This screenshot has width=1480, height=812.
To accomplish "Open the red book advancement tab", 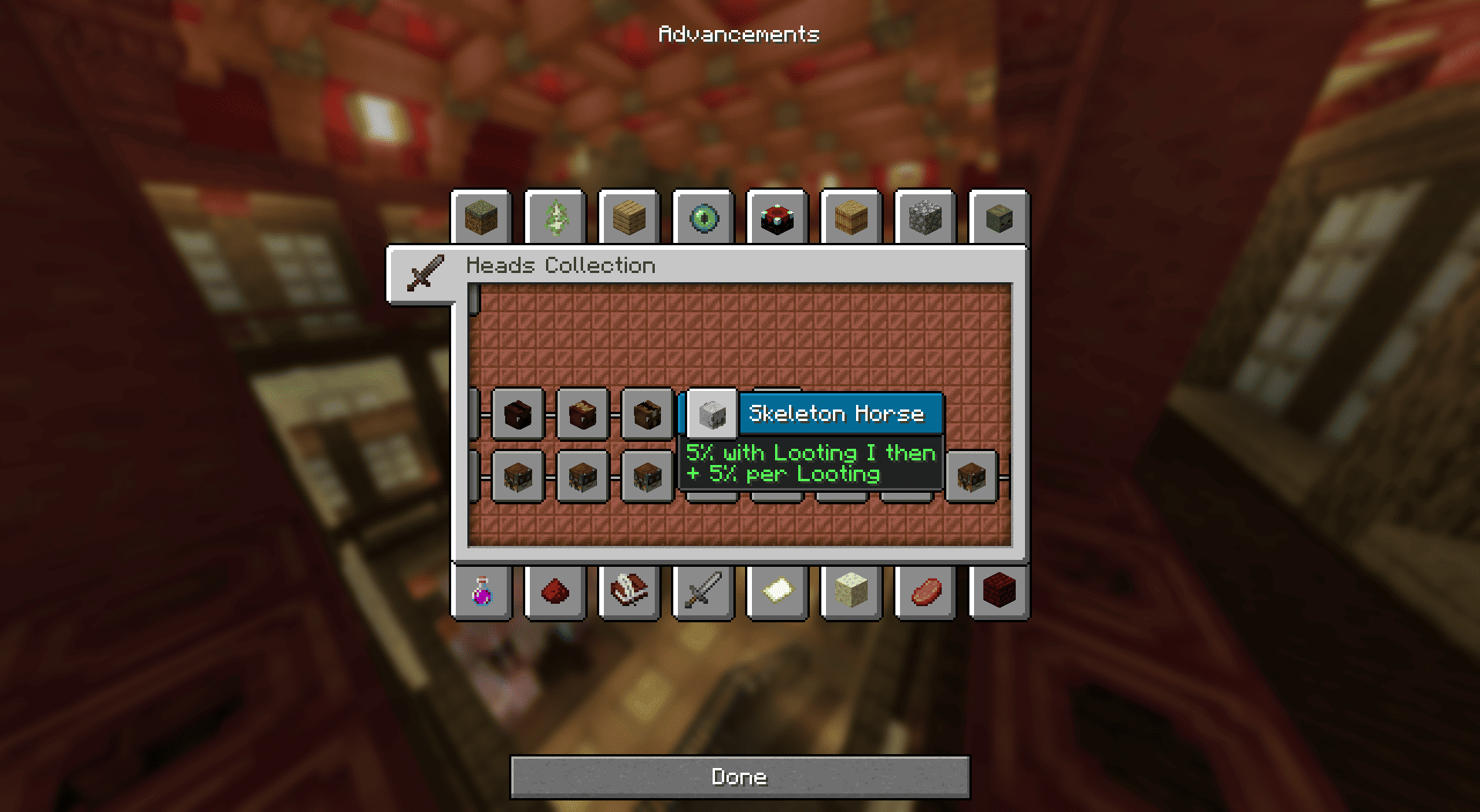I will click(x=629, y=592).
